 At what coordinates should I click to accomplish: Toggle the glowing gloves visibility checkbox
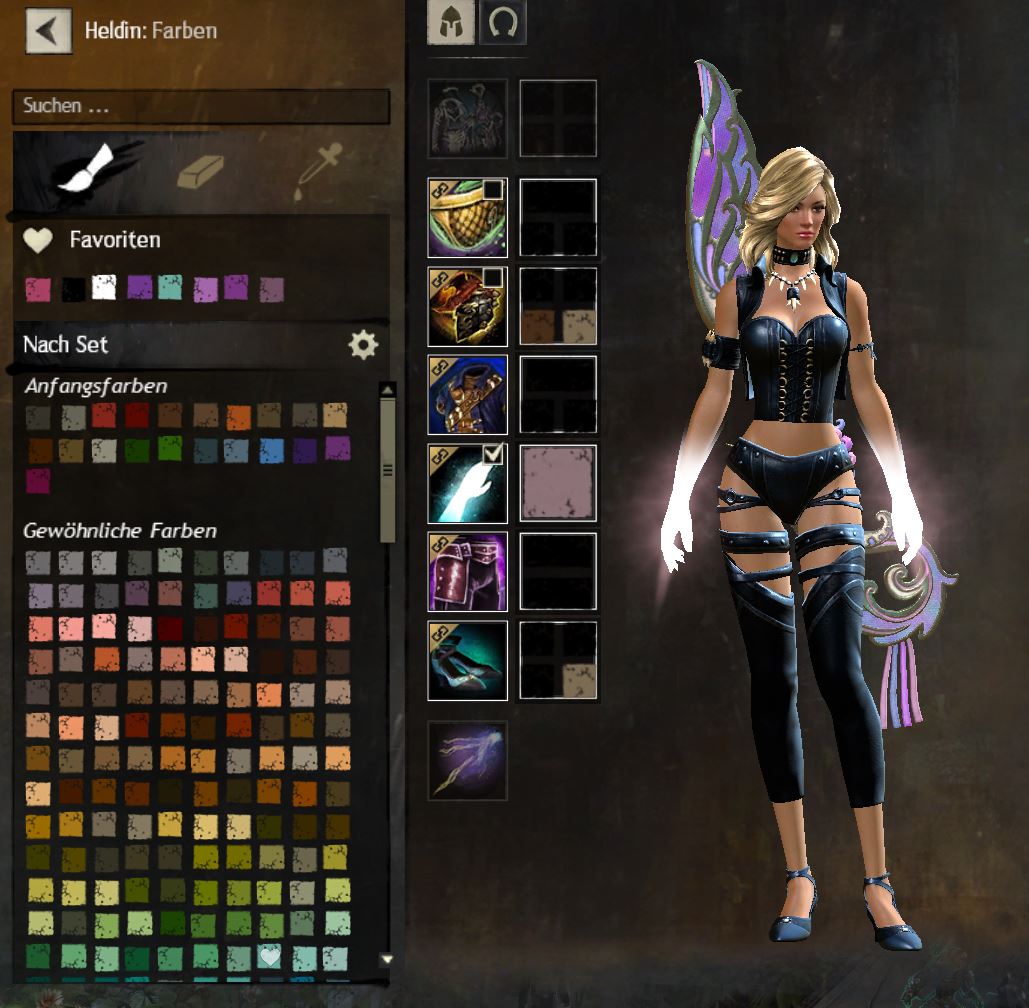pyautogui.click(x=494, y=456)
